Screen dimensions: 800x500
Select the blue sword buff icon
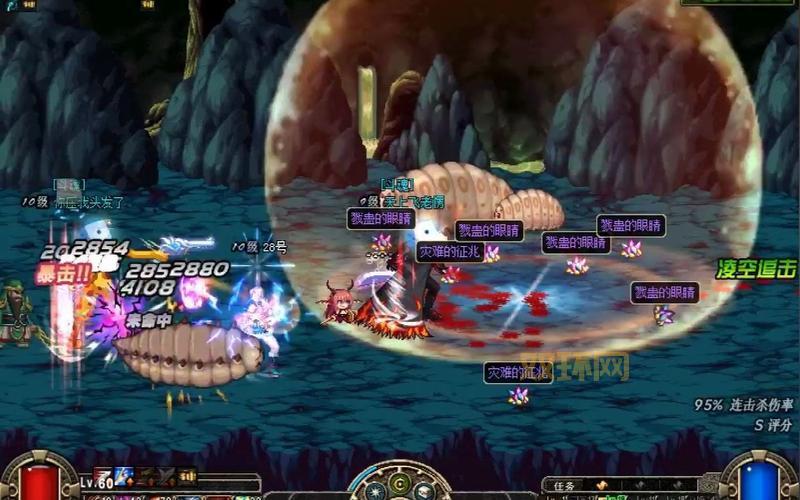click(x=124, y=474)
